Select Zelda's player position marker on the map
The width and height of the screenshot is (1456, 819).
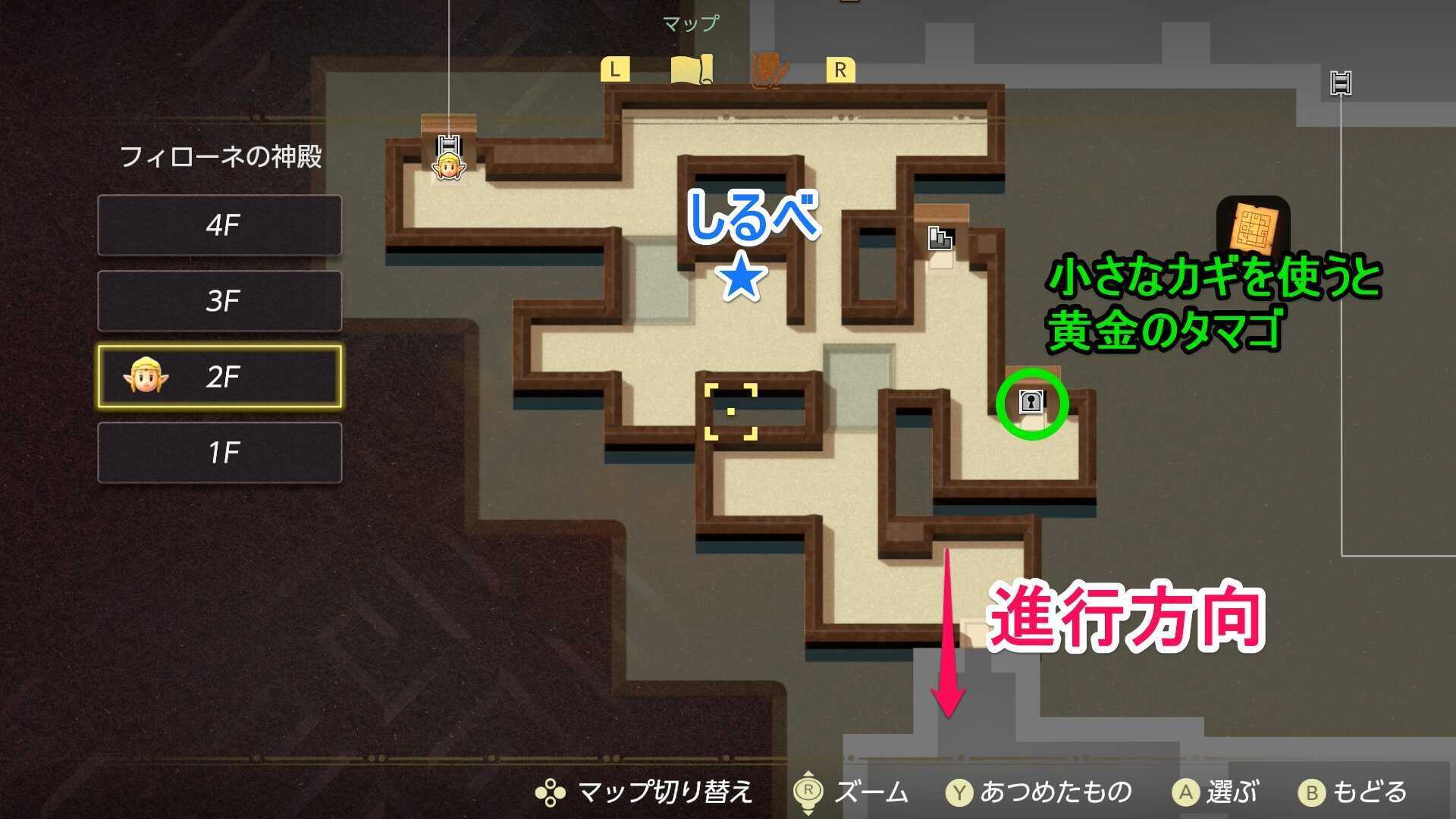click(x=448, y=167)
